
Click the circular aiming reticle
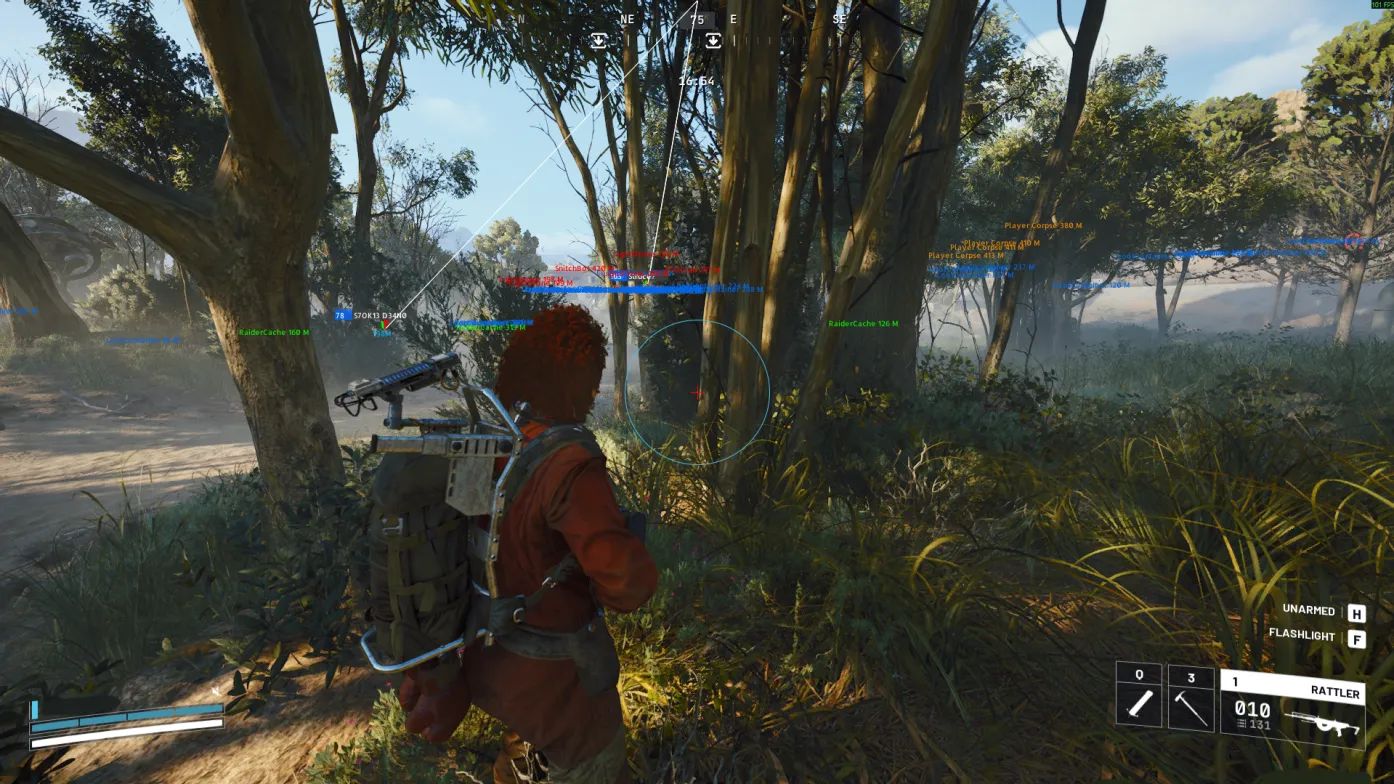pyautogui.click(x=698, y=392)
